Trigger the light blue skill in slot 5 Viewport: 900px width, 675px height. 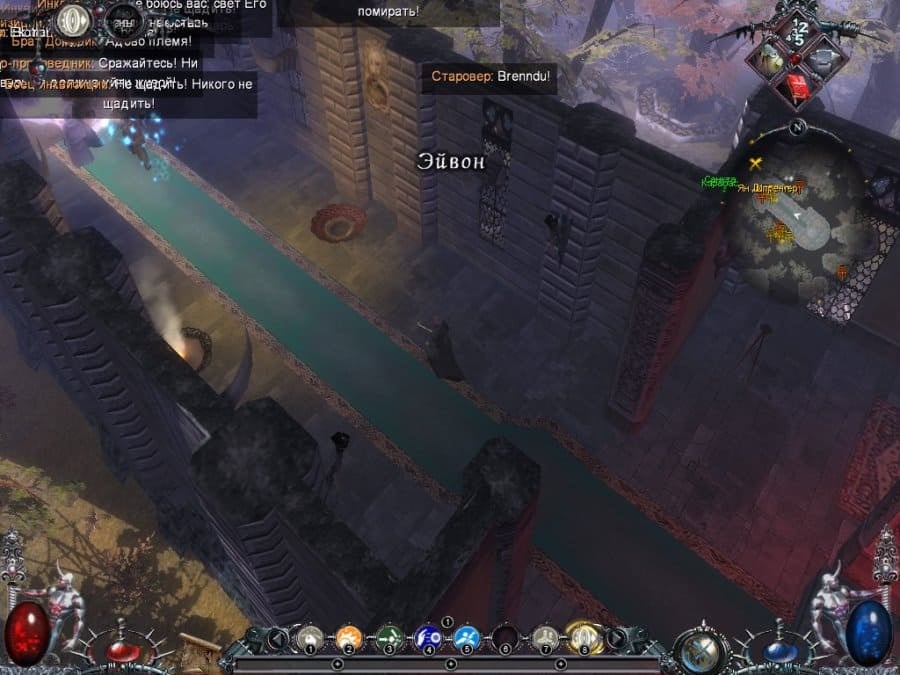click(x=467, y=636)
